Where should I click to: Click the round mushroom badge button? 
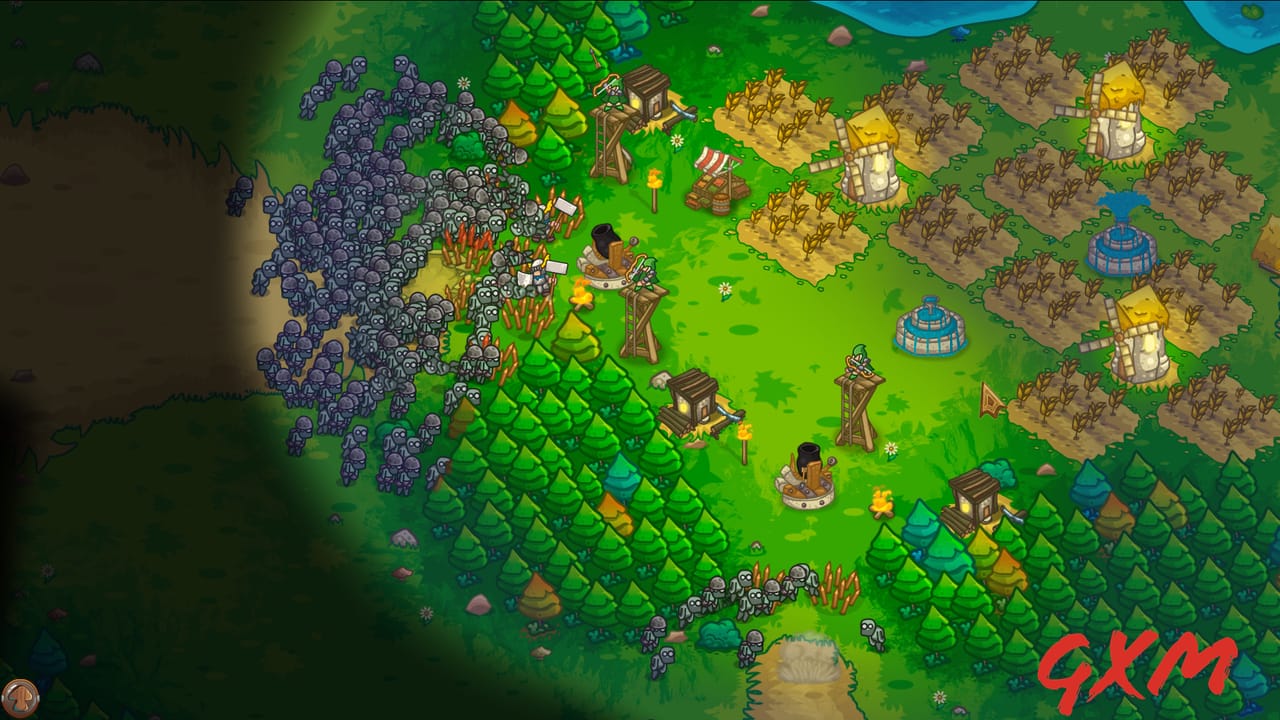point(19,696)
